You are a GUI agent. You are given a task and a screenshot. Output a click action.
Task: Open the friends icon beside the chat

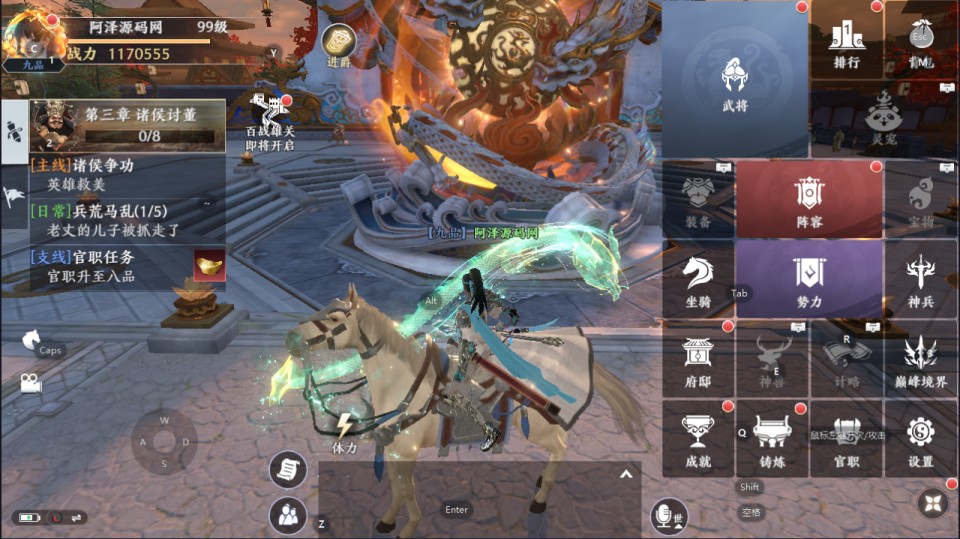(x=288, y=515)
